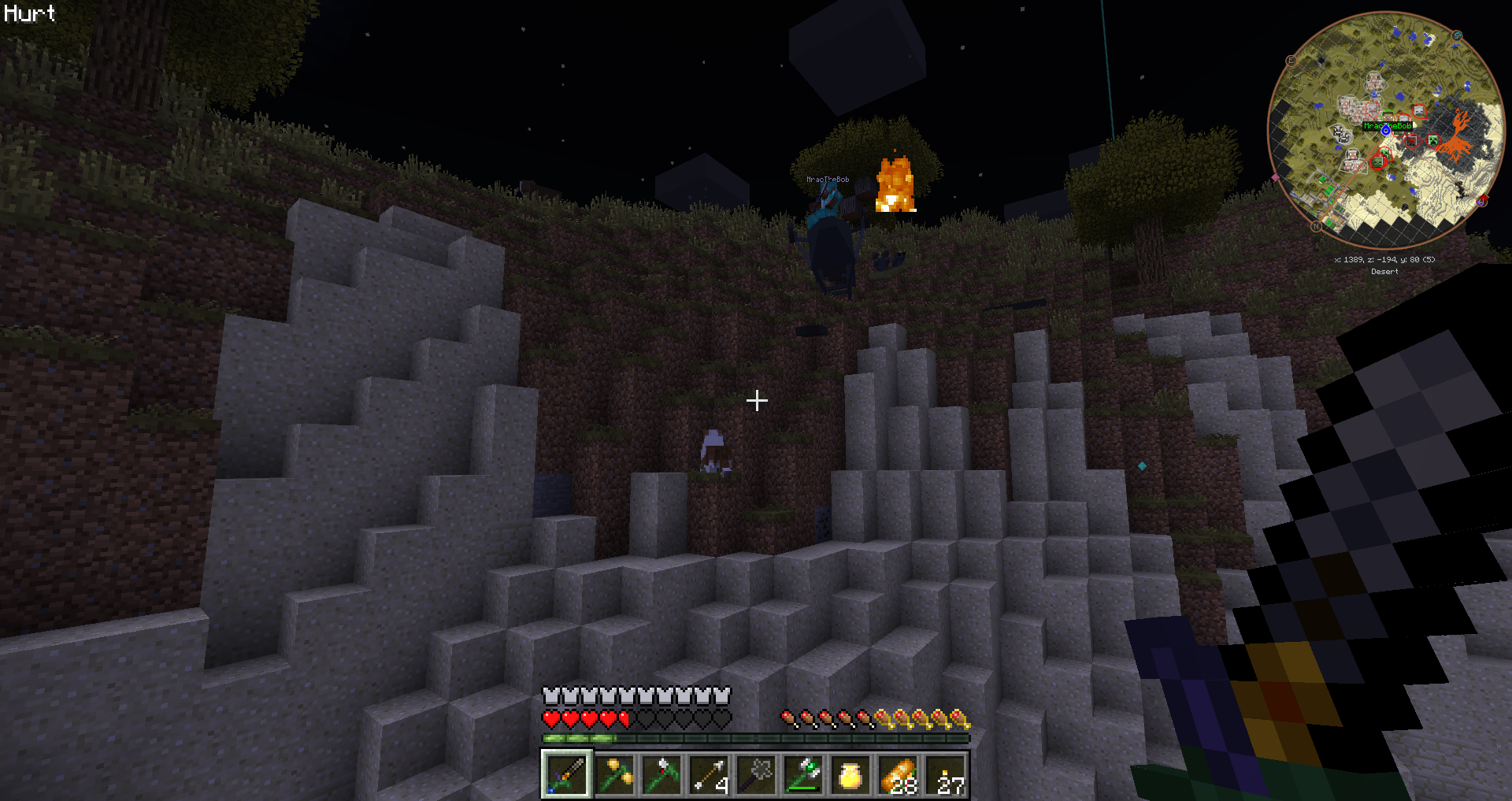The height and width of the screenshot is (801, 1512).
Task: Select the arrow stack of four
Action: (710, 775)
